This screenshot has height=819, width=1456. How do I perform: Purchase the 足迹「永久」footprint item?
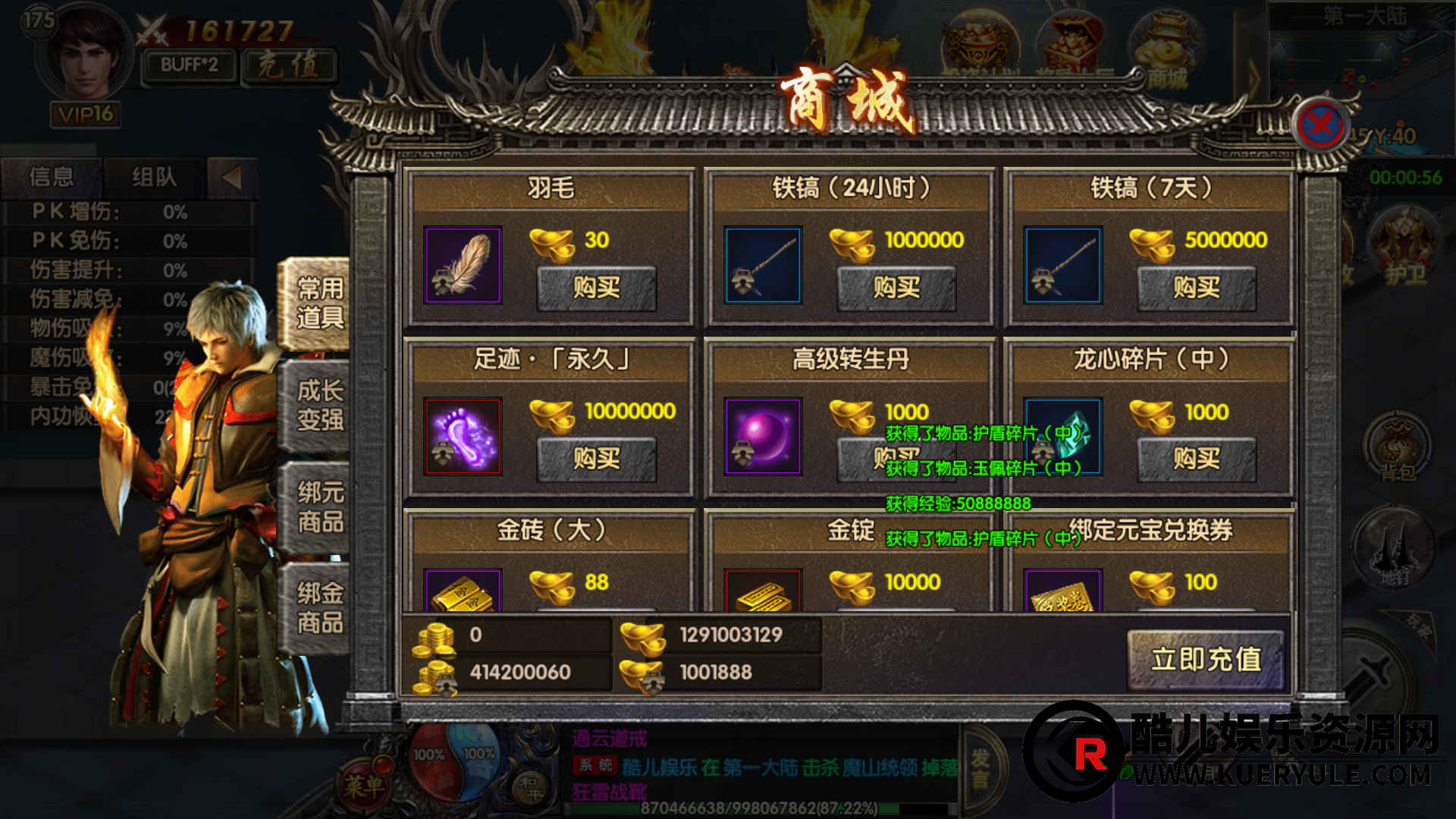pyautogui.click(x=596, y=459)
